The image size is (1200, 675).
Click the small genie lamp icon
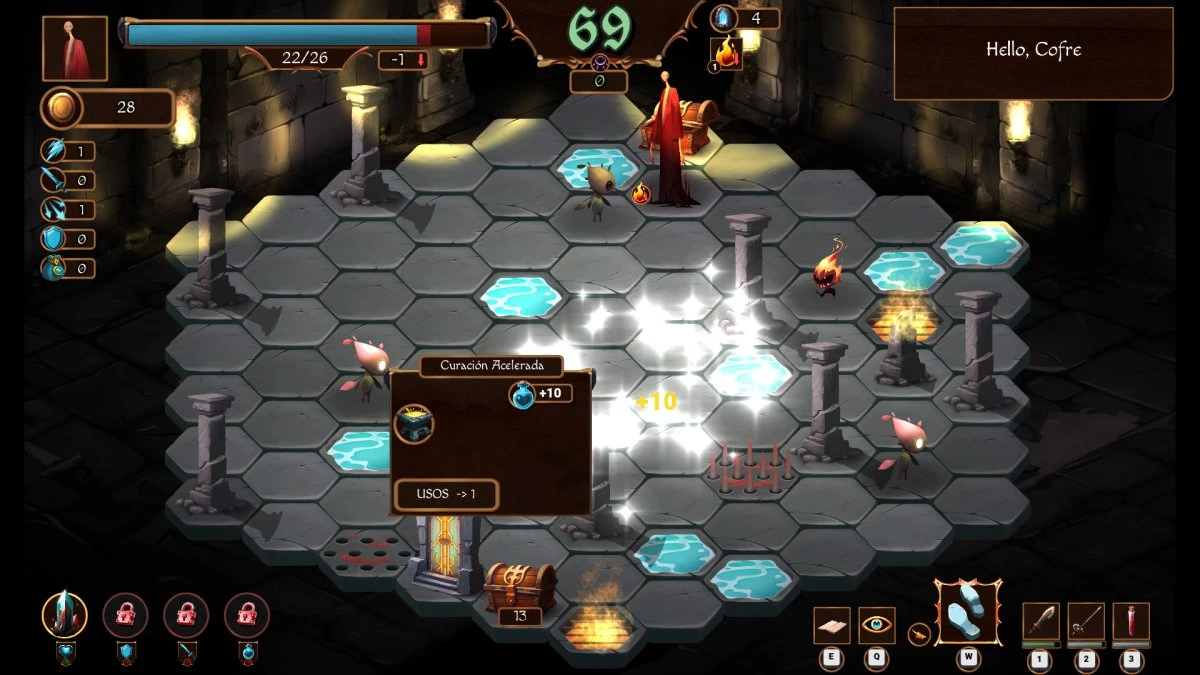(x=917, y=632)
